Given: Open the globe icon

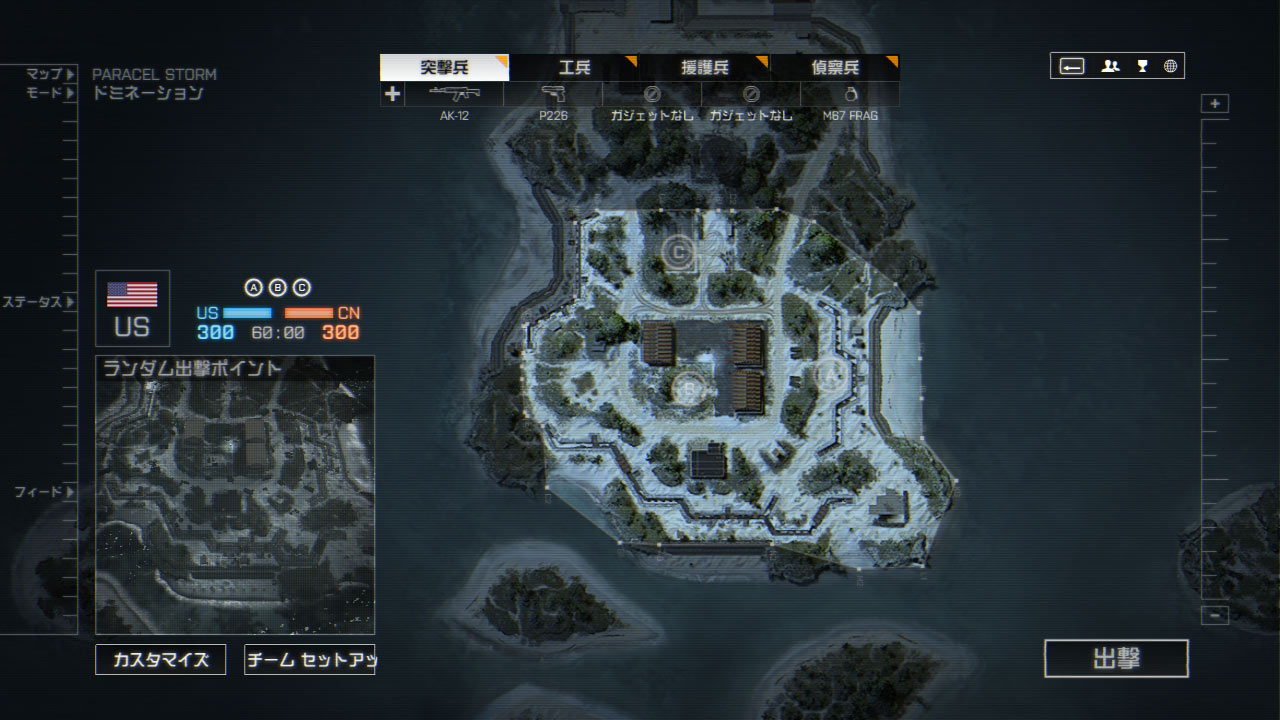Looking at the screenshot, I should coord(1170,66).
